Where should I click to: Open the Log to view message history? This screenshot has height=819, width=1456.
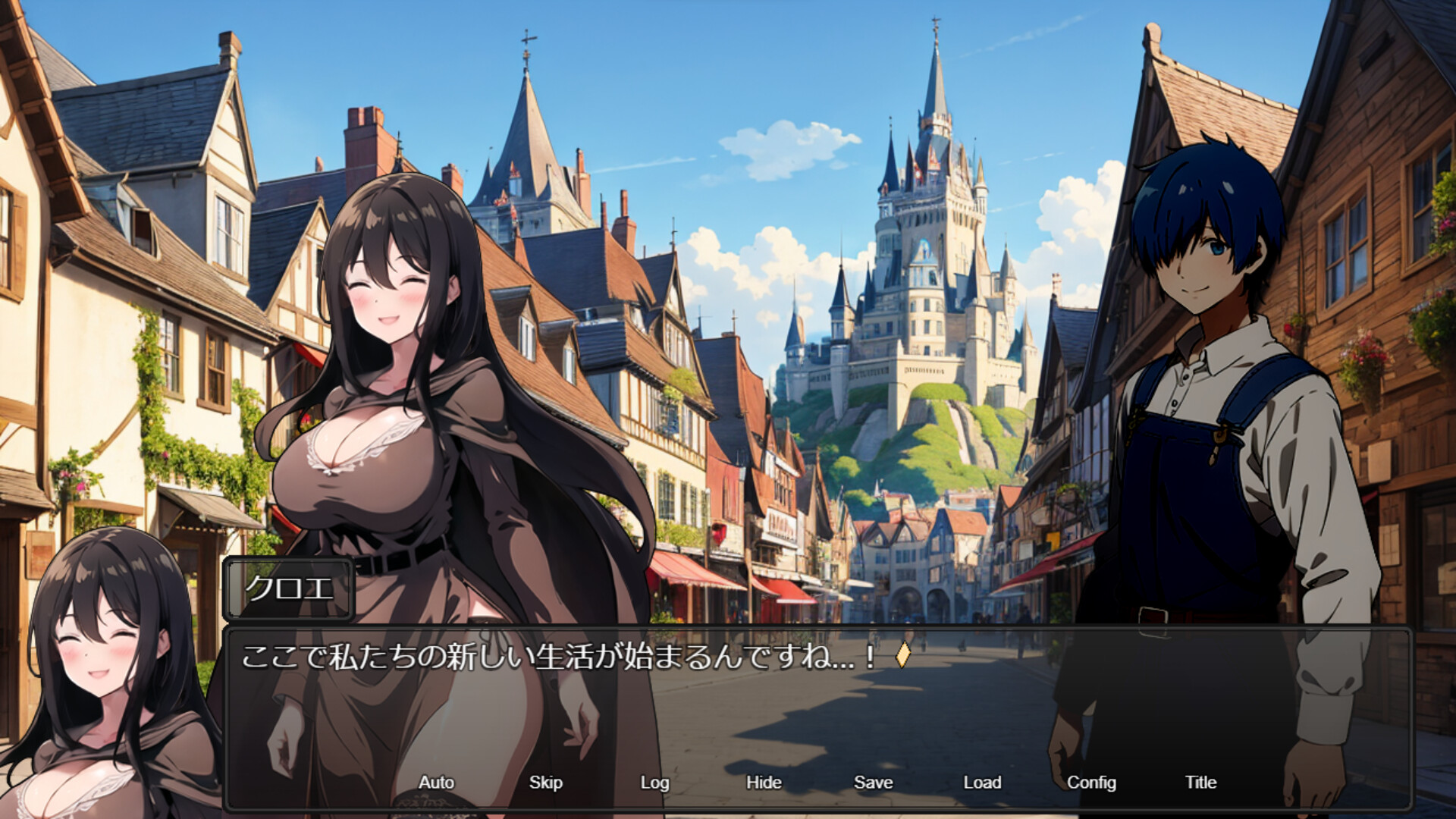[x=654, y=782]
